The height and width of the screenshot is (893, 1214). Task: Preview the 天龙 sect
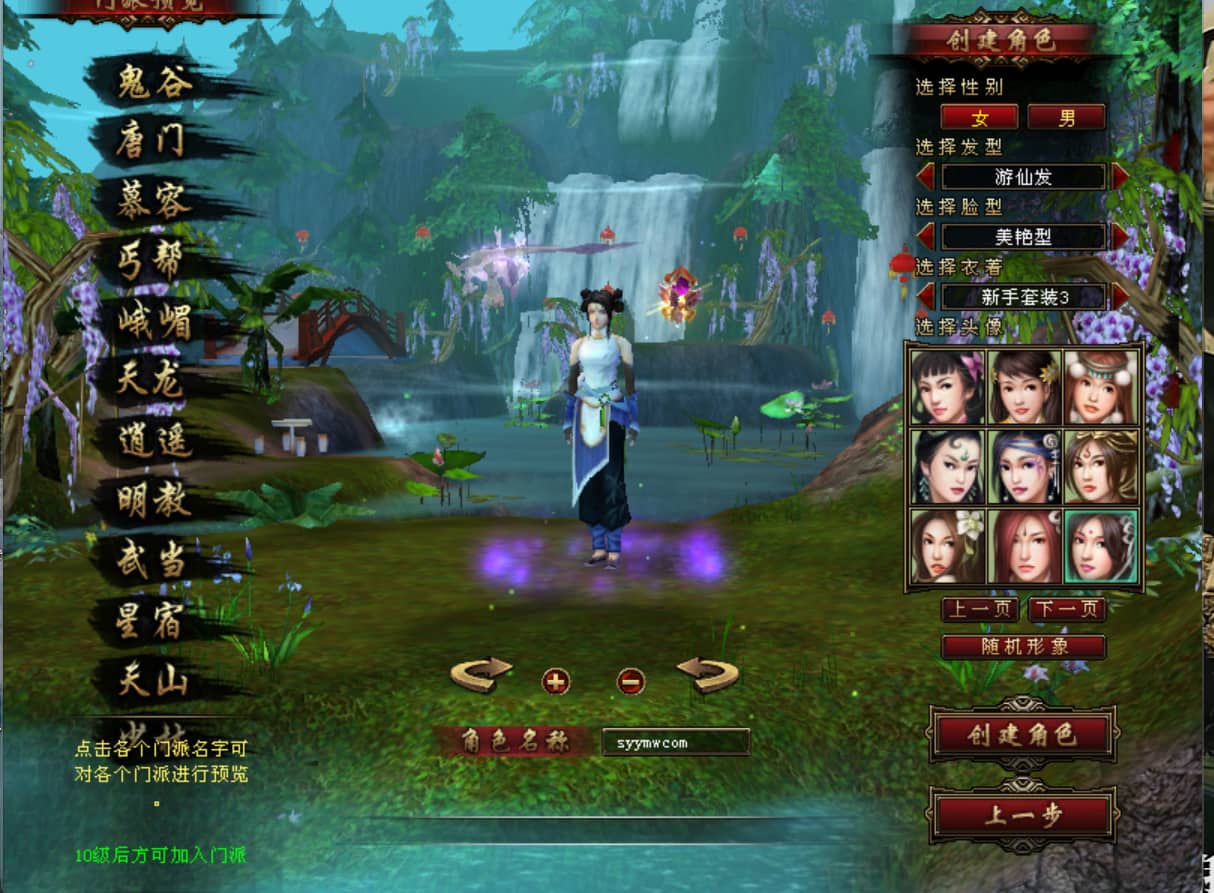pyautogui.click(x=152, y=381)
